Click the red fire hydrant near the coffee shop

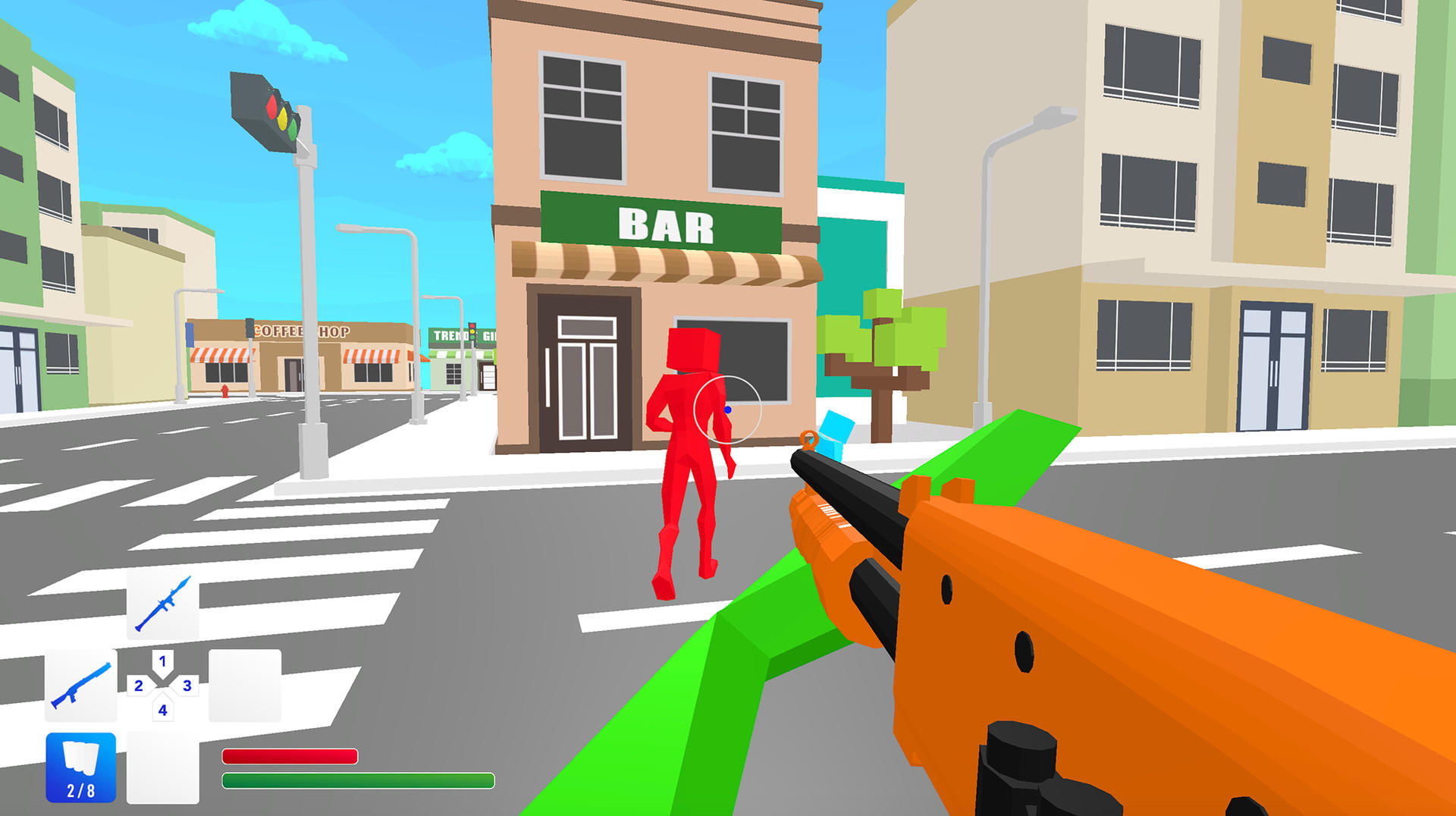point(224,391)
